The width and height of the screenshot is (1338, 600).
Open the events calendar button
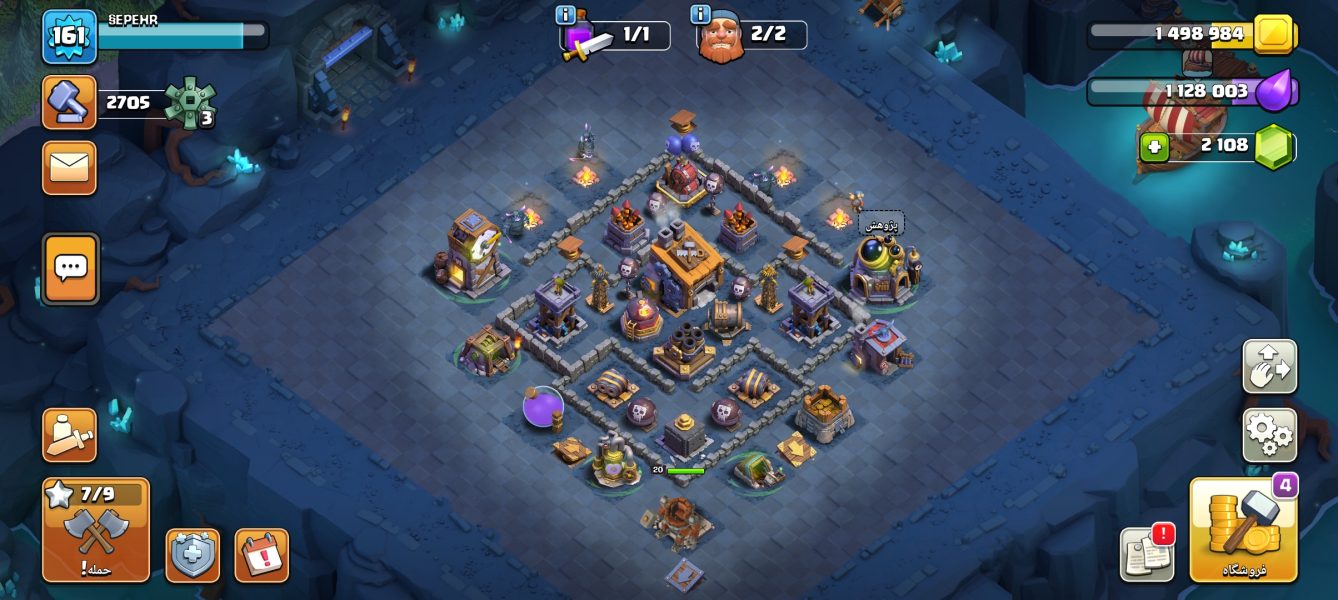(x=261, y=555)
